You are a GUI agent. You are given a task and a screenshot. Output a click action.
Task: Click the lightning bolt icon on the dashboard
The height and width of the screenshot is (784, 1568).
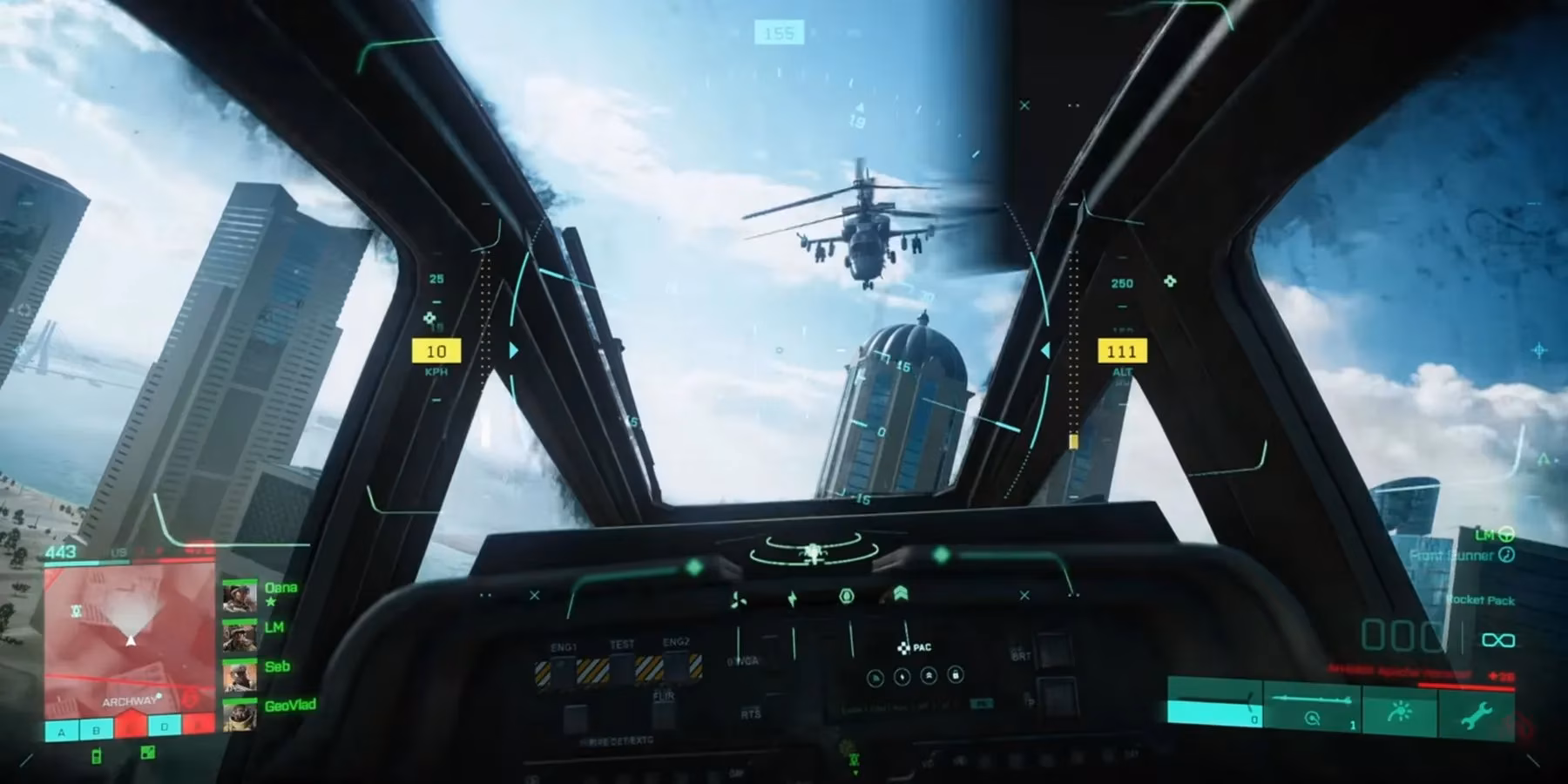click(793, 597)
